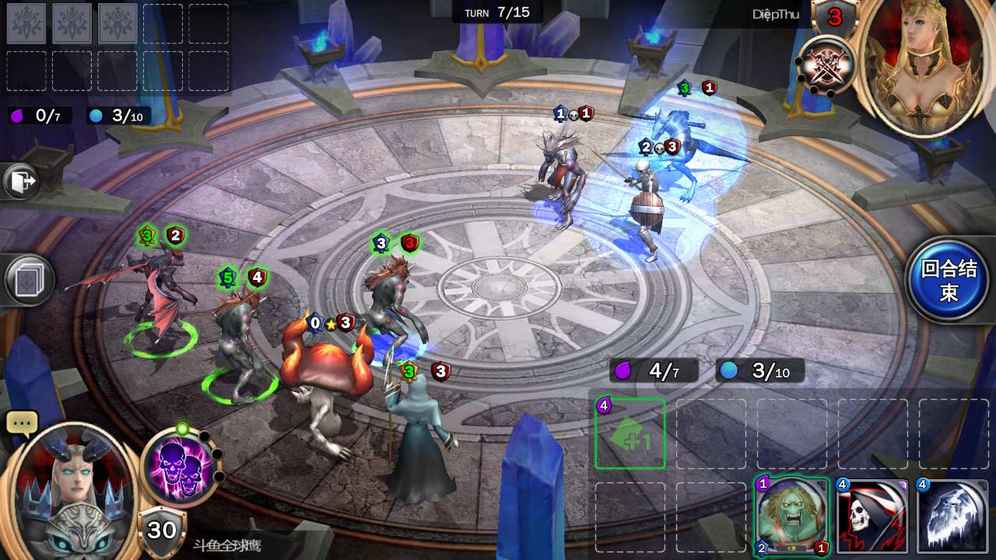The image size is (996, 560).
Task: End the turn with the blue round button
Action: [947, 280]
